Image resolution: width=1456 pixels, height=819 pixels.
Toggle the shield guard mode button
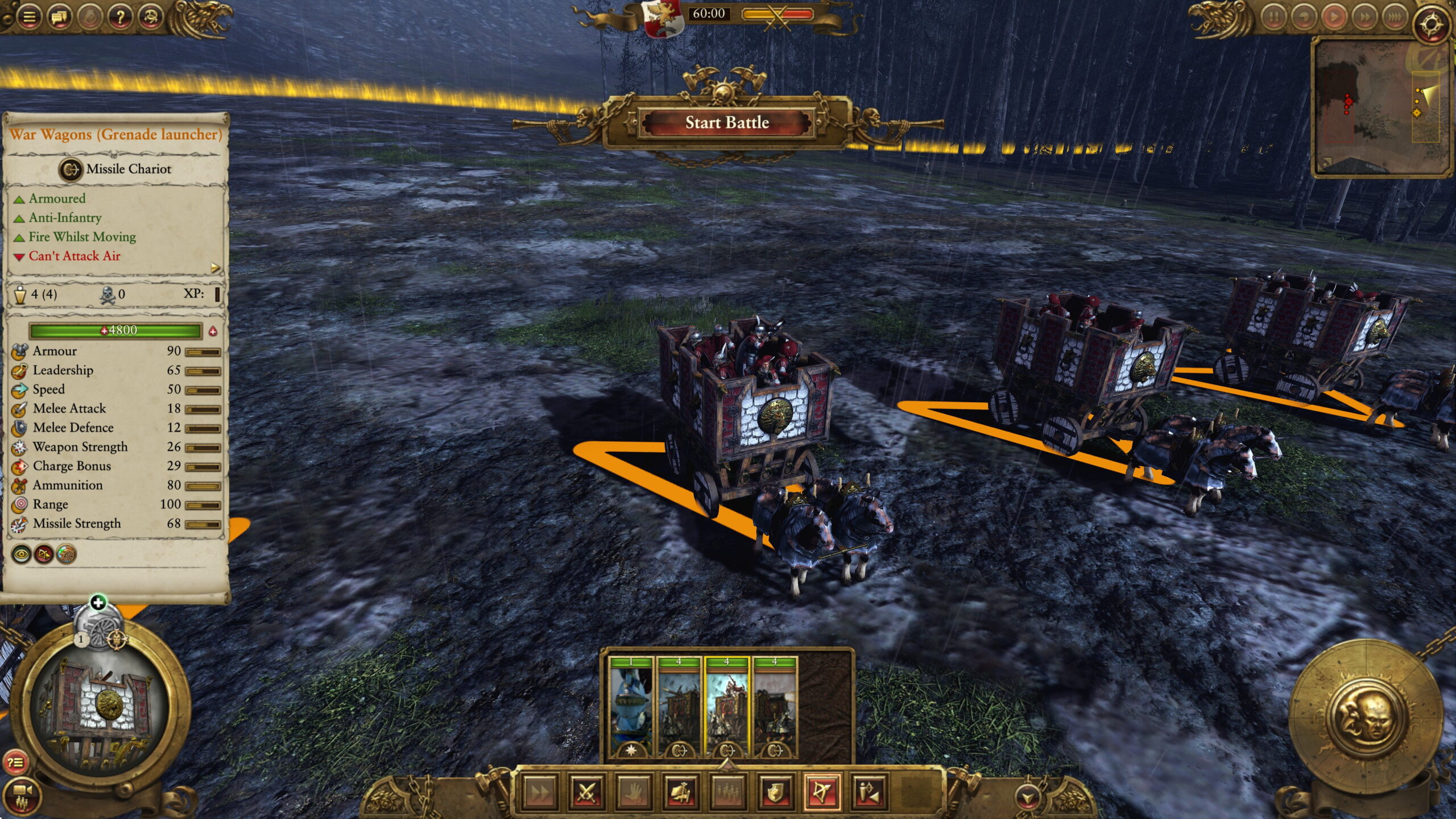click(776, 791)
